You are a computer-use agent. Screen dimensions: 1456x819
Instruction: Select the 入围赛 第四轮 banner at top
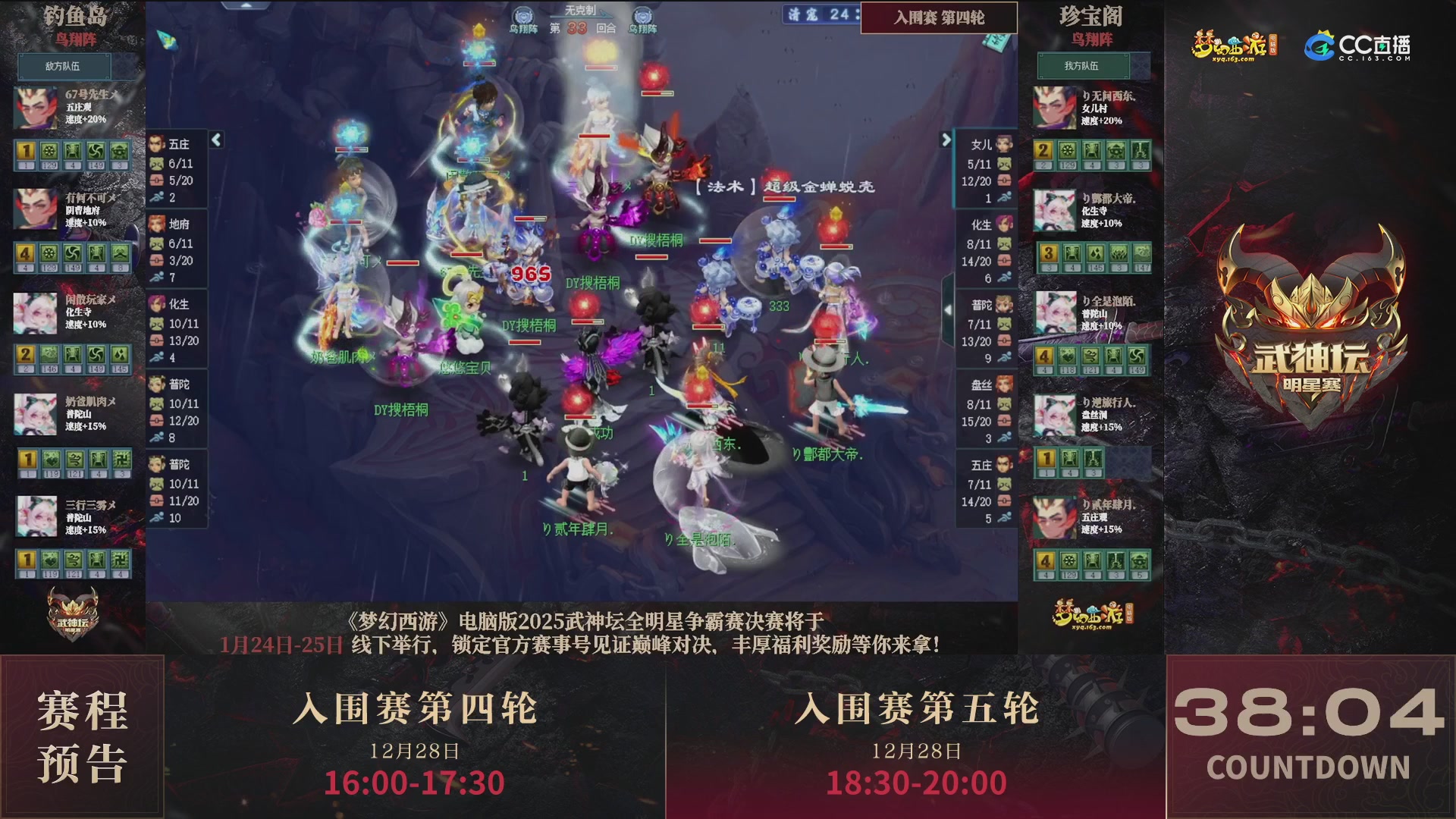click(939, 18)
